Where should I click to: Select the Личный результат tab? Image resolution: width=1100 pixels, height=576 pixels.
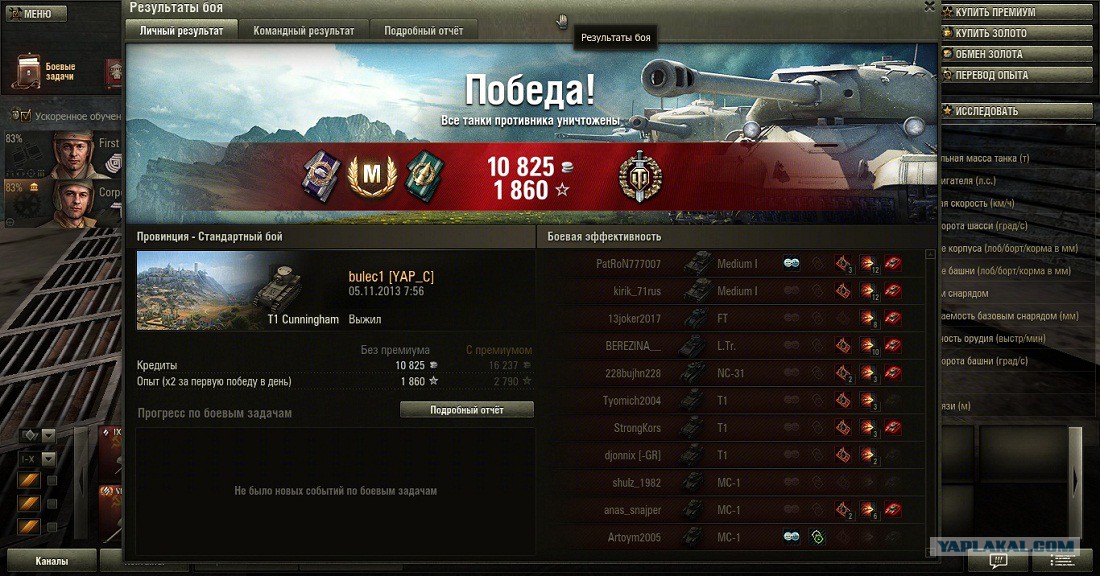(x=181, y=31)
